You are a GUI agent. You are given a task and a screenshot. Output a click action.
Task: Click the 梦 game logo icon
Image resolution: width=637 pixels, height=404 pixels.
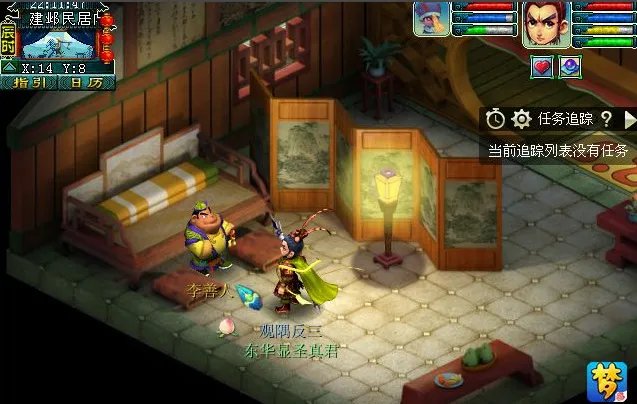coord(605,380)
